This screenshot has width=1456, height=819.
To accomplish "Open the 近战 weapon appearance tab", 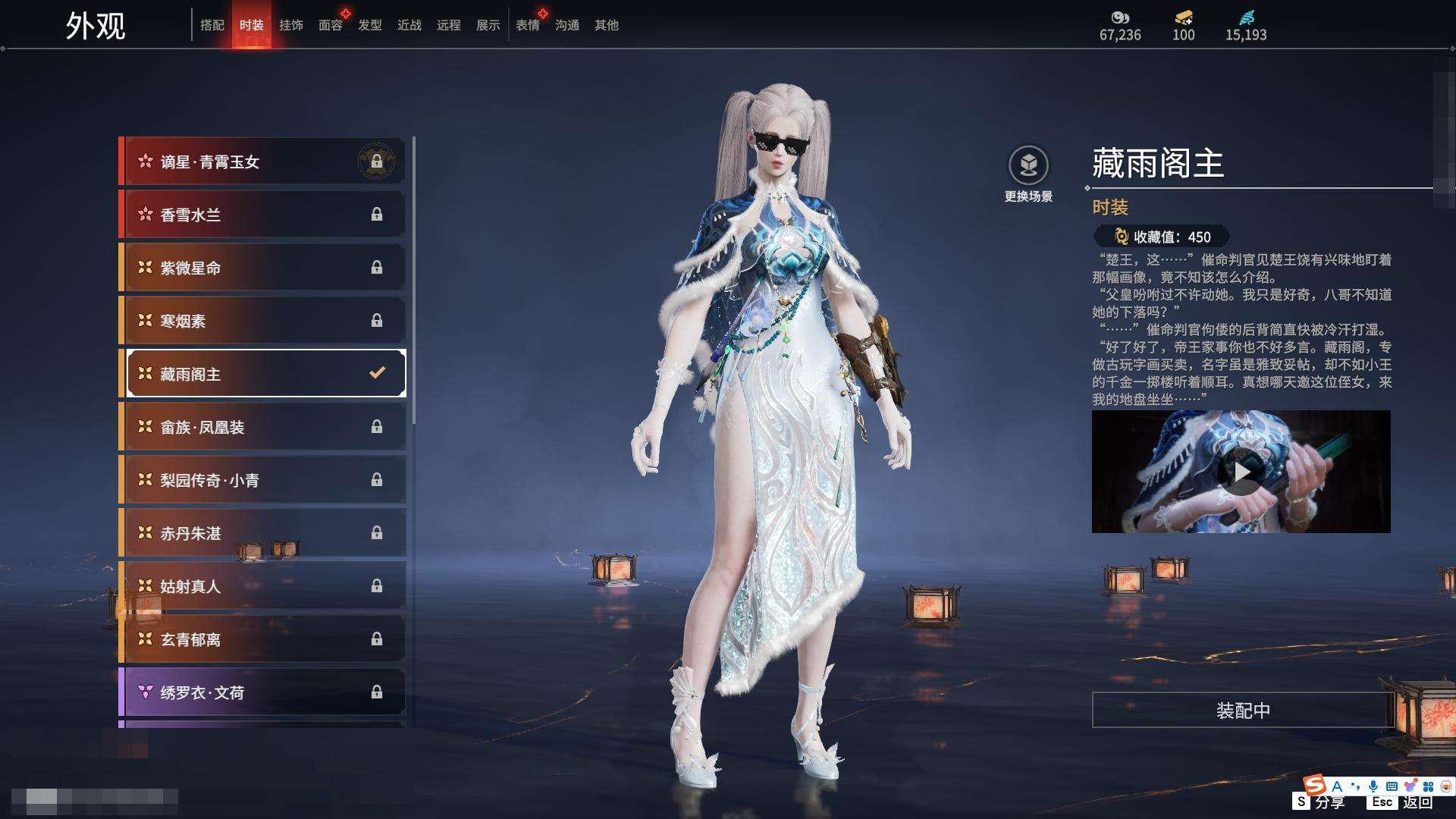I will coord(409,25).
